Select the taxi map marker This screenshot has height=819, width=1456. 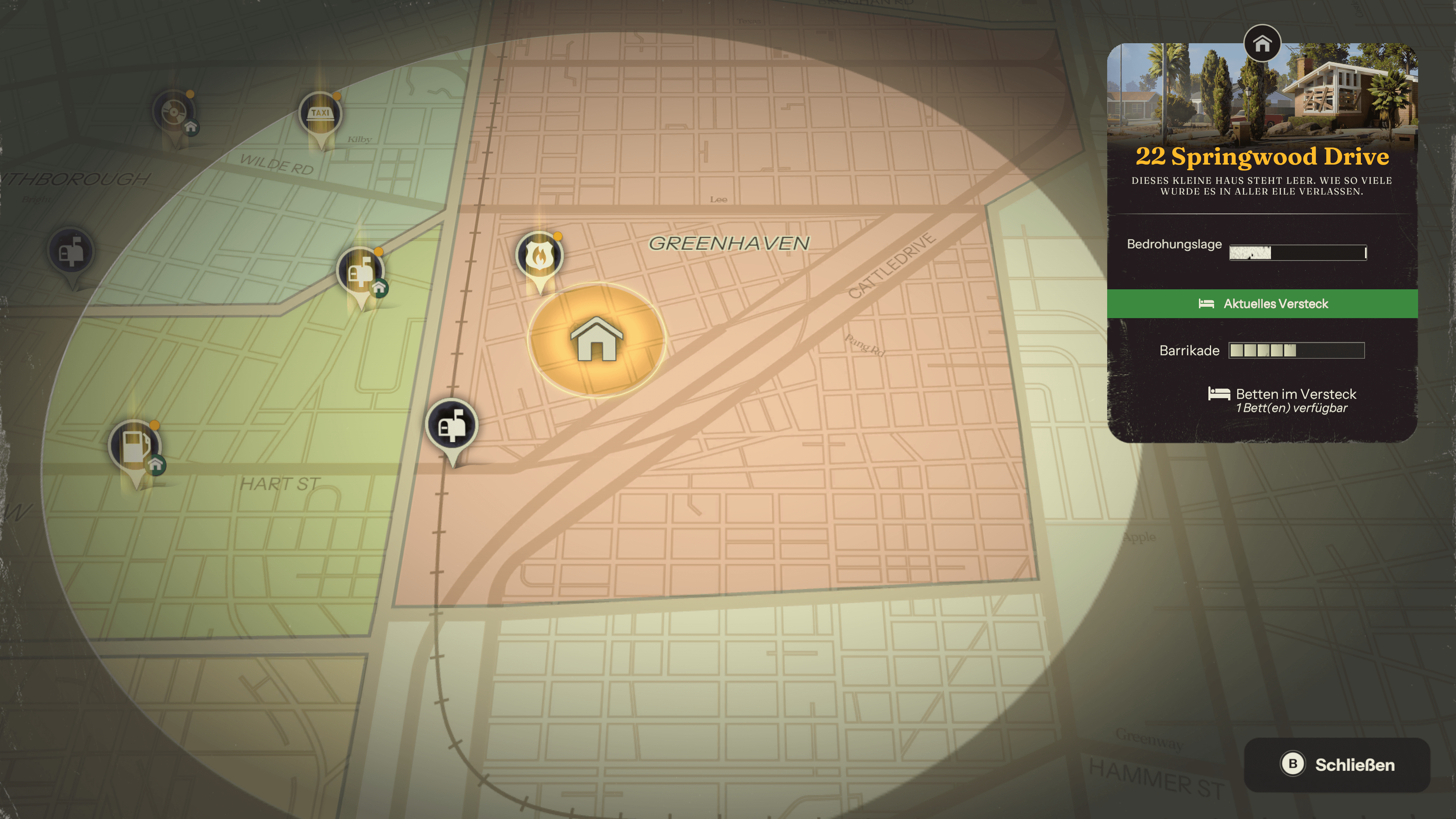[320, 114]
